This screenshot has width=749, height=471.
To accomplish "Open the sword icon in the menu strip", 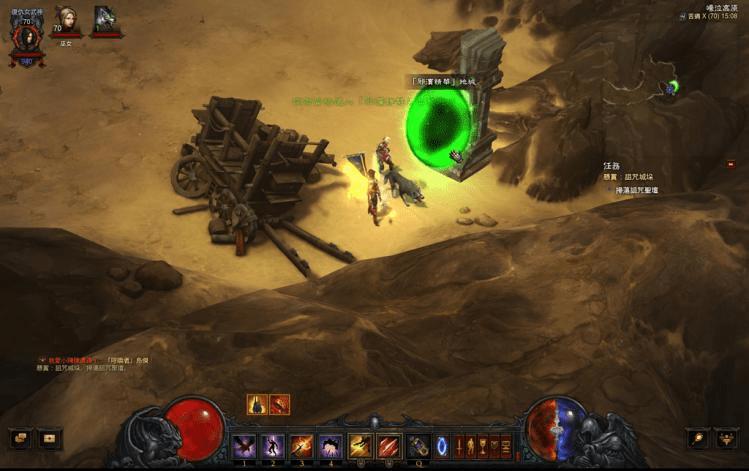I will click(x=460, y=446).
